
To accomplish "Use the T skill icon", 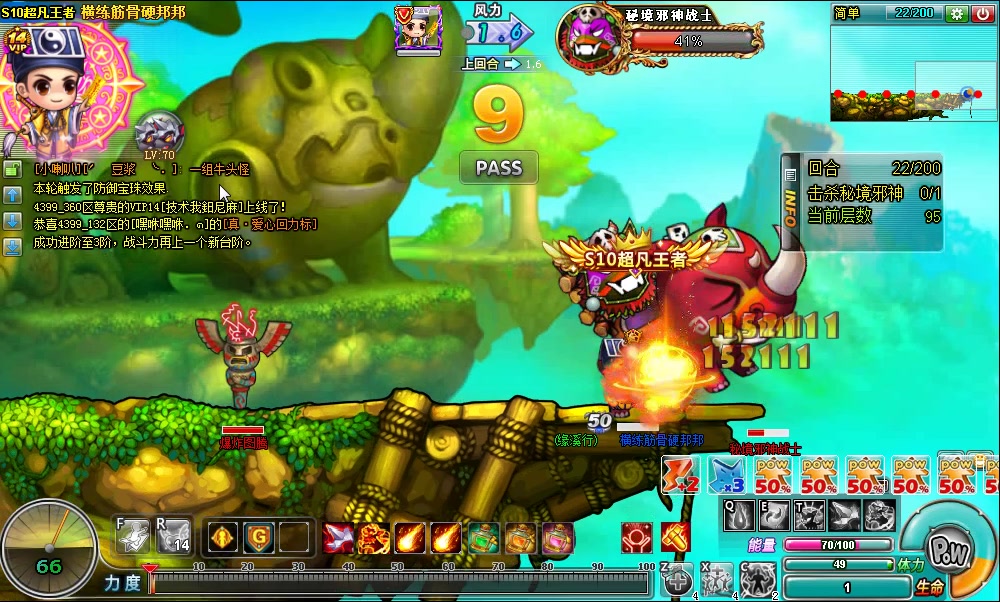I will [x=808, y=516].
